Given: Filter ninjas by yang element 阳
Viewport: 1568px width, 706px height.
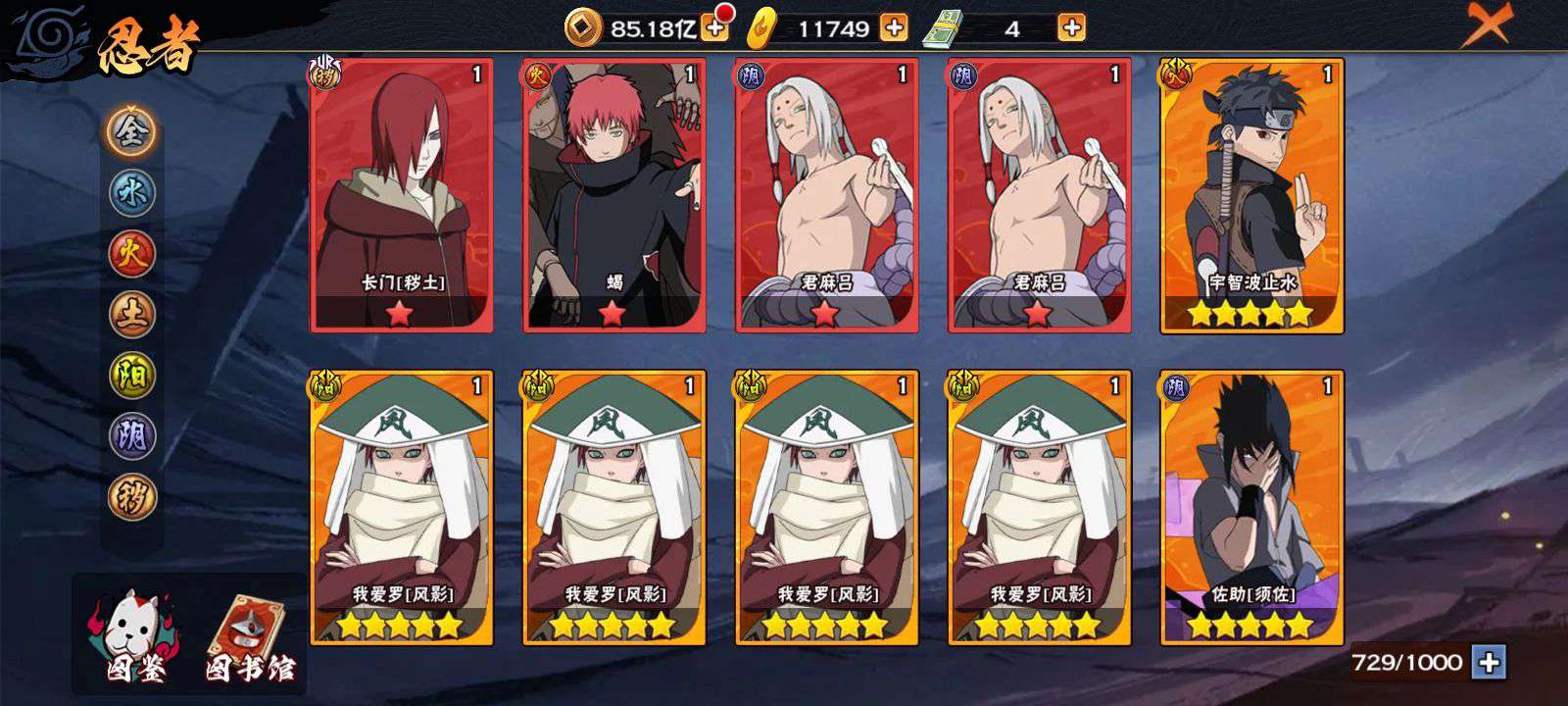Looking at the screenshot, I should click(131, 375).
